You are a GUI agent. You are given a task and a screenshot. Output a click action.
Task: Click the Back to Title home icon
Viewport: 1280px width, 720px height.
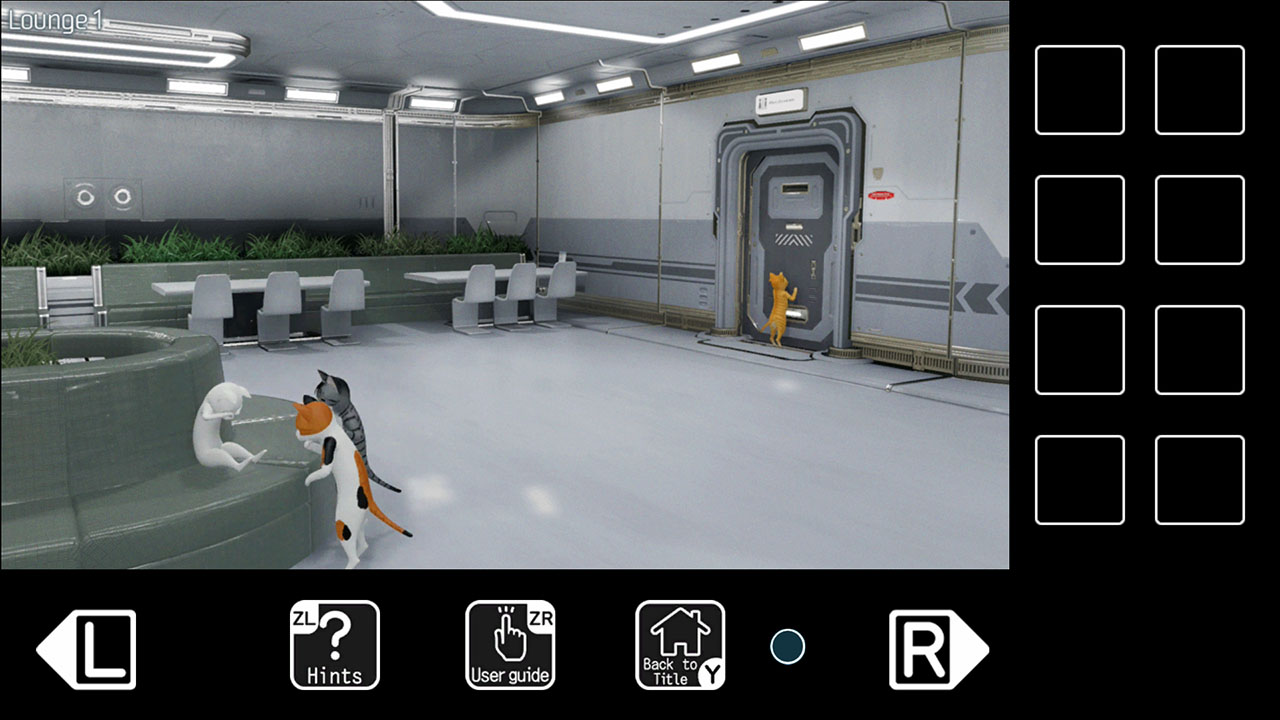pyautogui.click(x=680, y=640)
